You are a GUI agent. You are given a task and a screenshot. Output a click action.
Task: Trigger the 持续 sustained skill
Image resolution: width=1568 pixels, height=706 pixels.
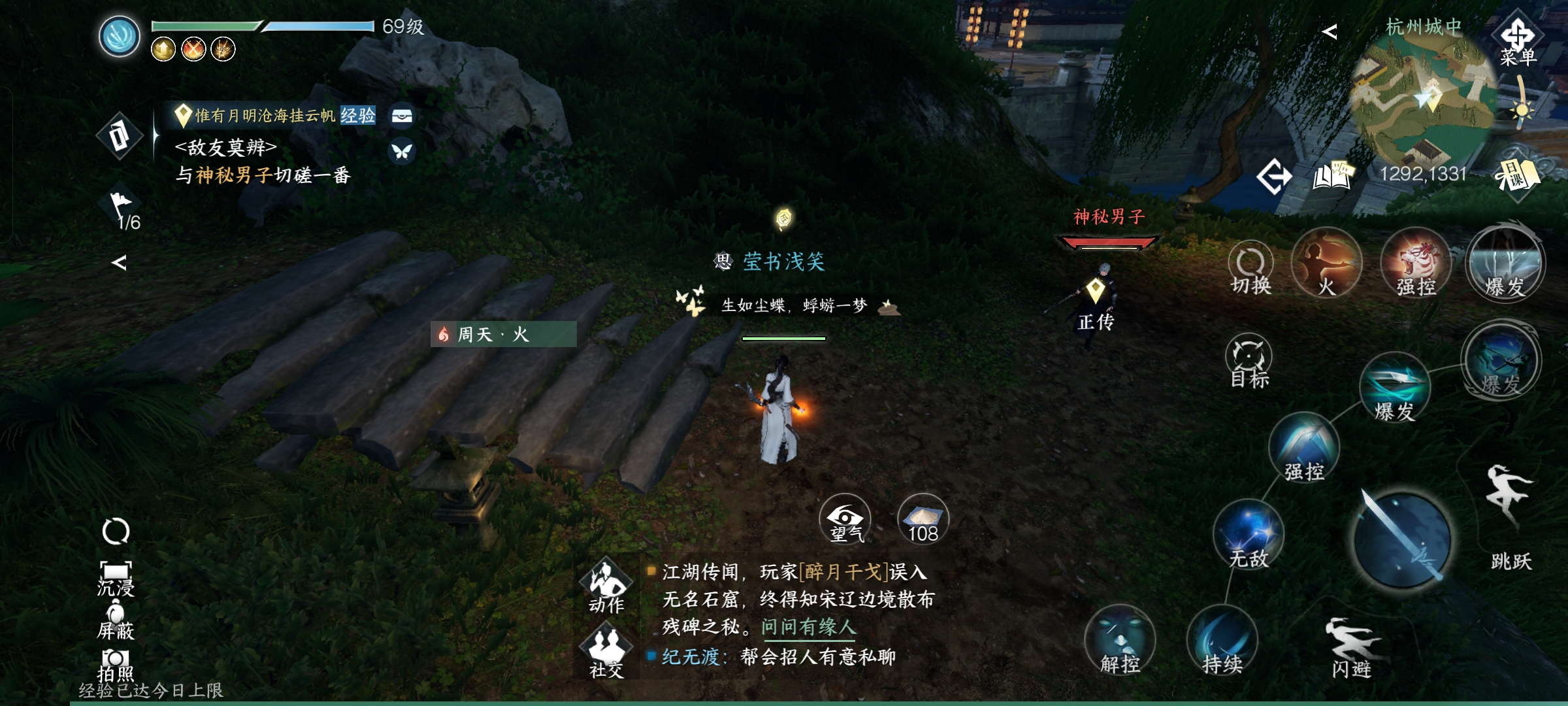(1222, 641)
